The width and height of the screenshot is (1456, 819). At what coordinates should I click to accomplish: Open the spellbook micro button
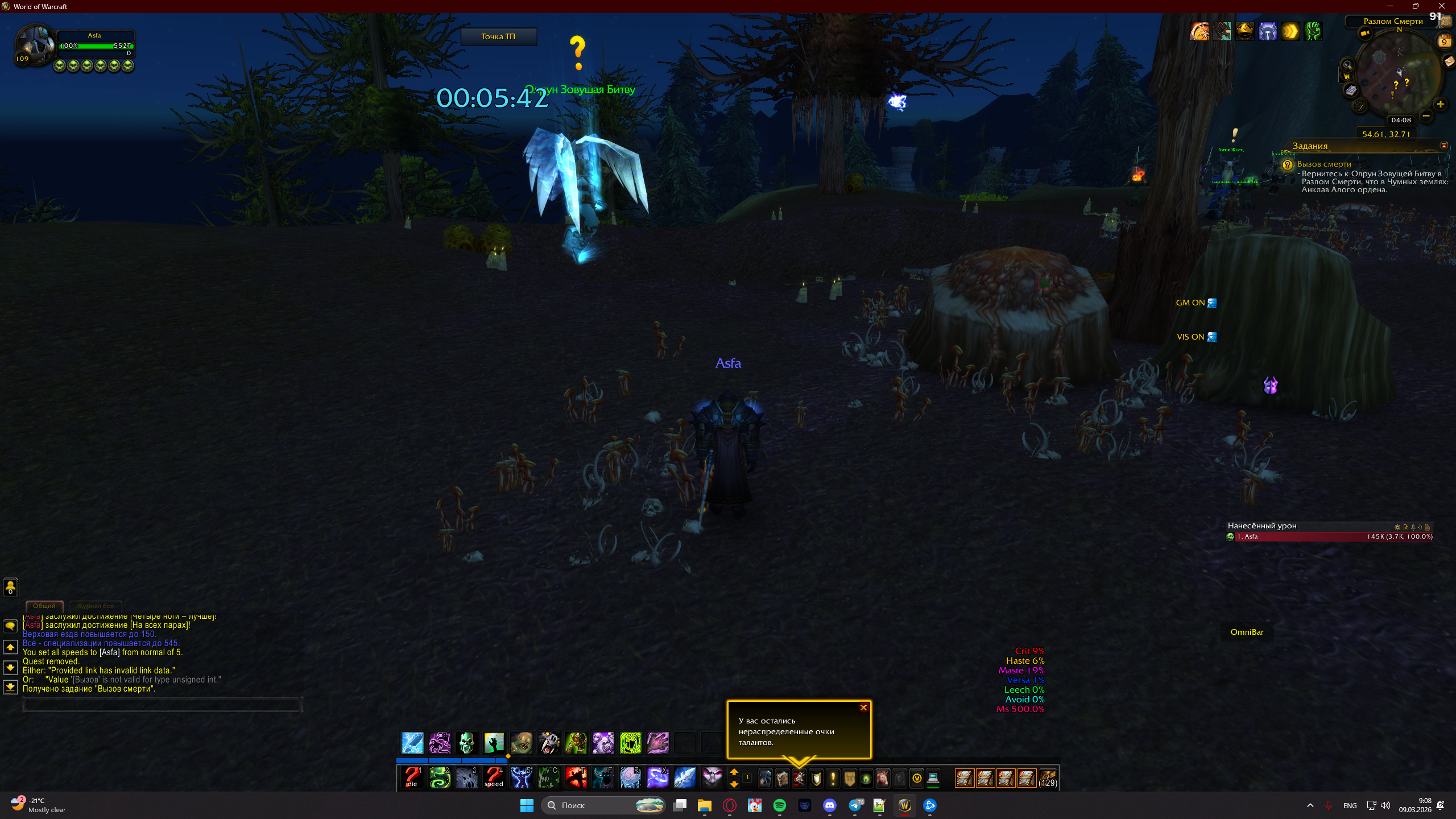pyautogui.click(x=782, y=778)
